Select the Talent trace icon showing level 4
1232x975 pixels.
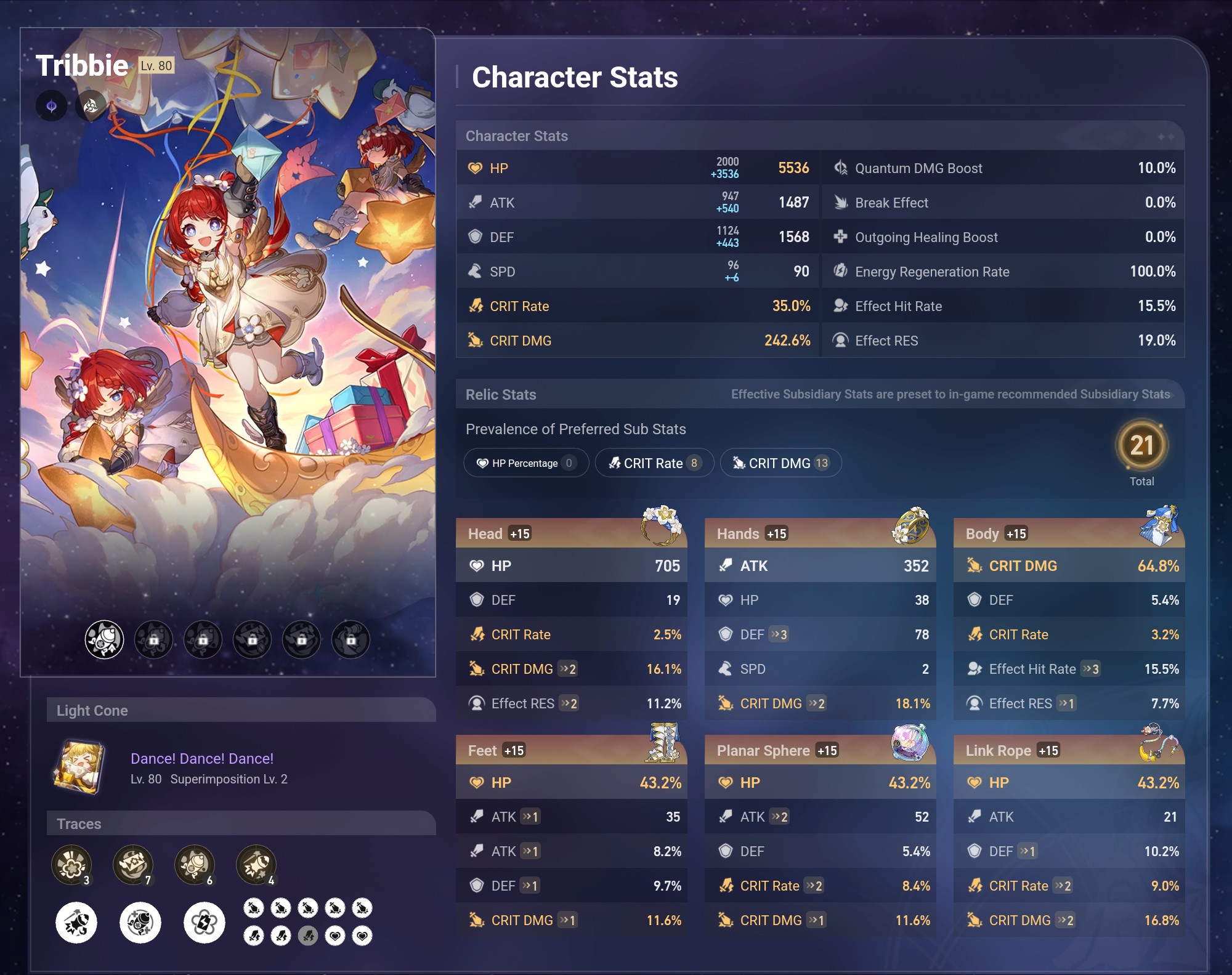tap(257, 865)
